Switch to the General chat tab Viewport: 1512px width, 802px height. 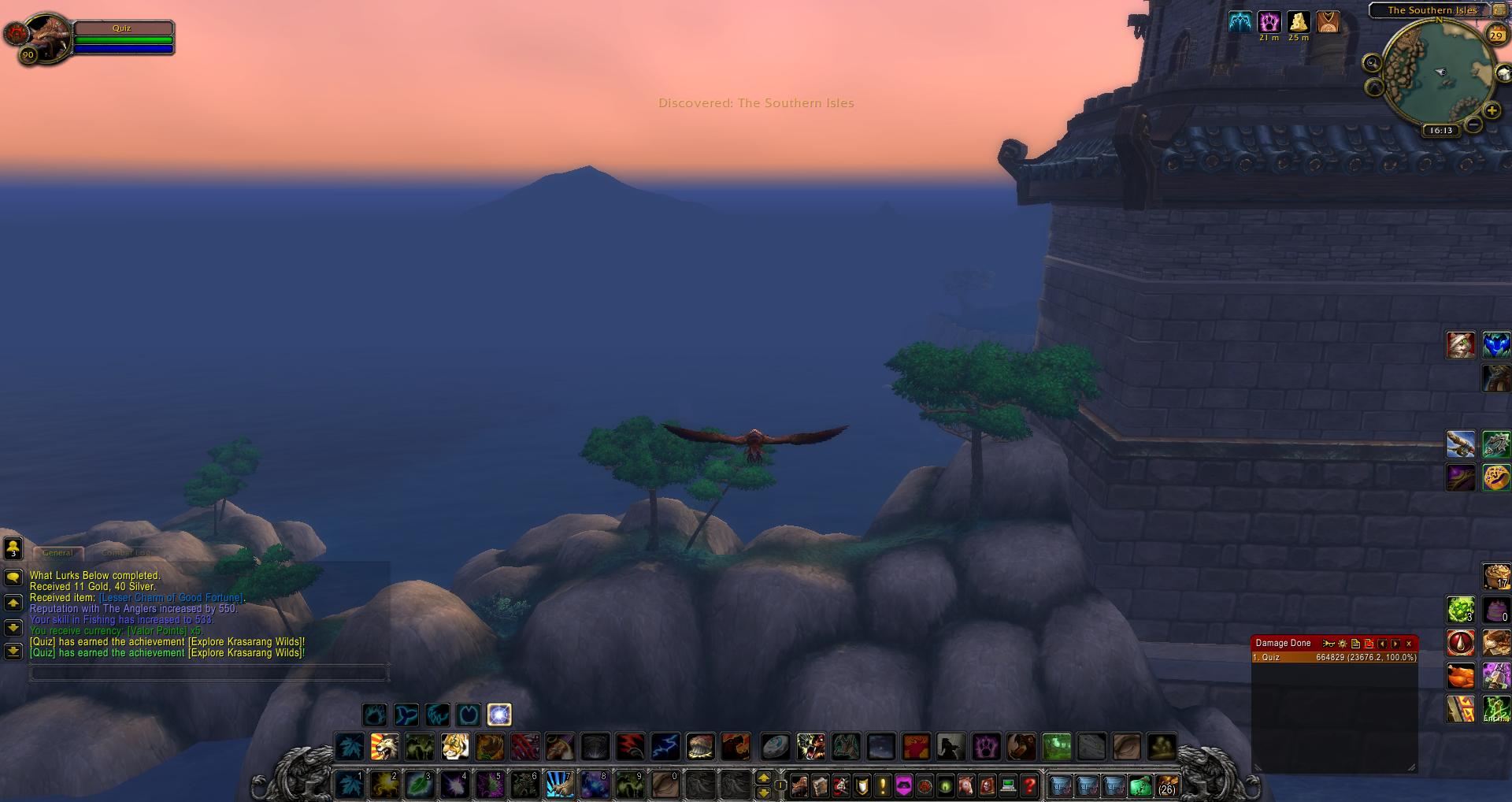pos(57,553)
